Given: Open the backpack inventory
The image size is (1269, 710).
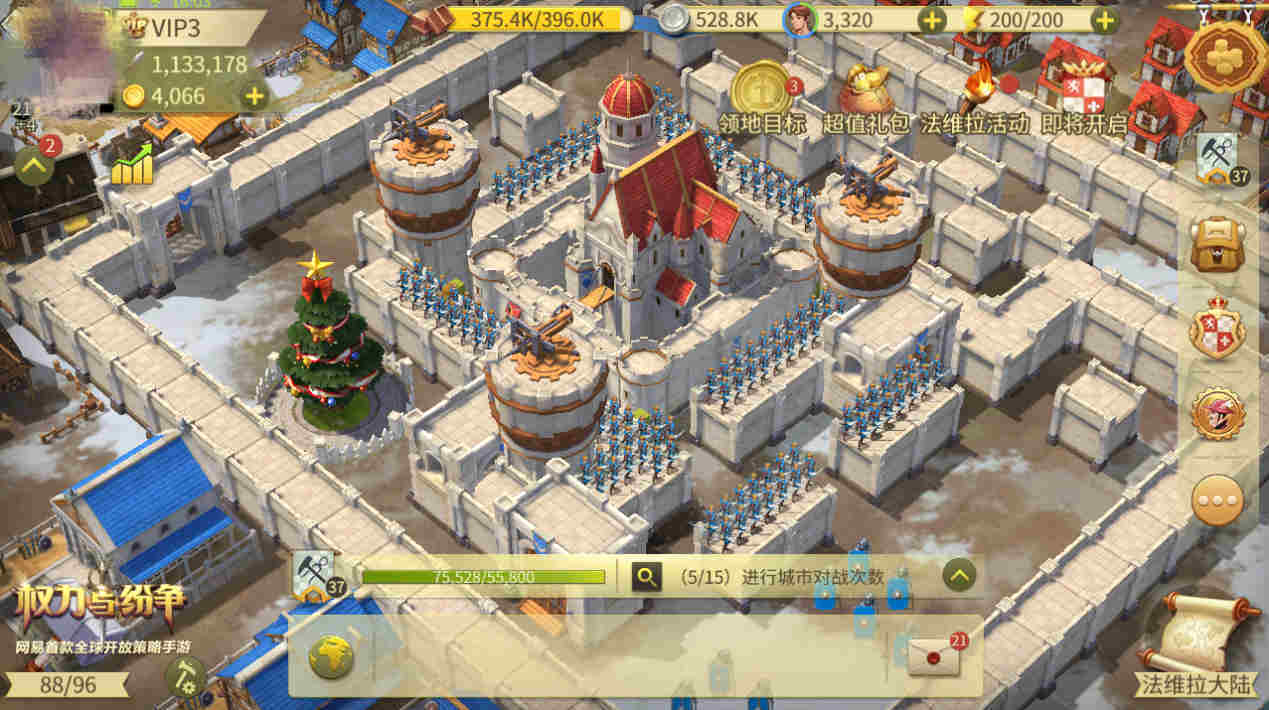Looking at the screenshot, I should click(1217, 243).
